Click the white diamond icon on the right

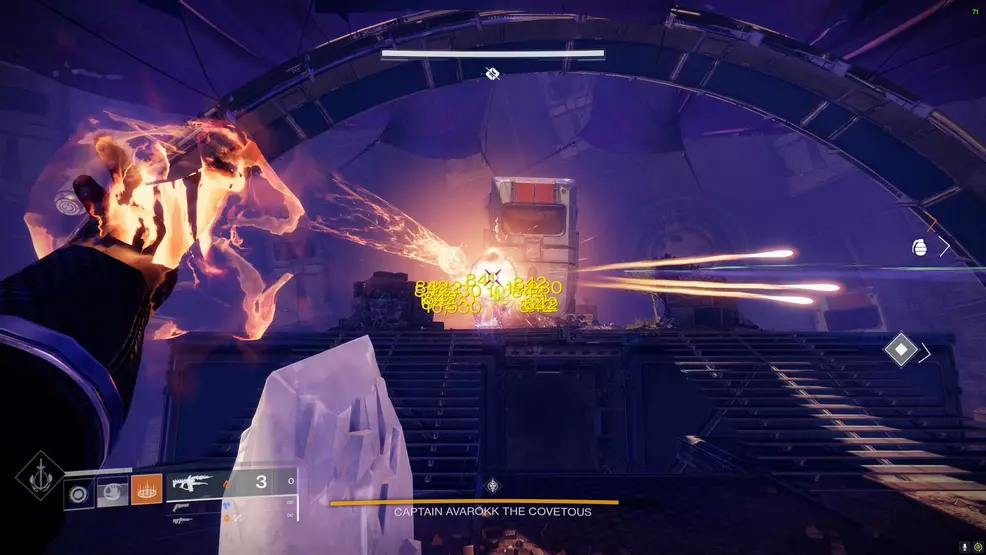(x=901, y=350)
